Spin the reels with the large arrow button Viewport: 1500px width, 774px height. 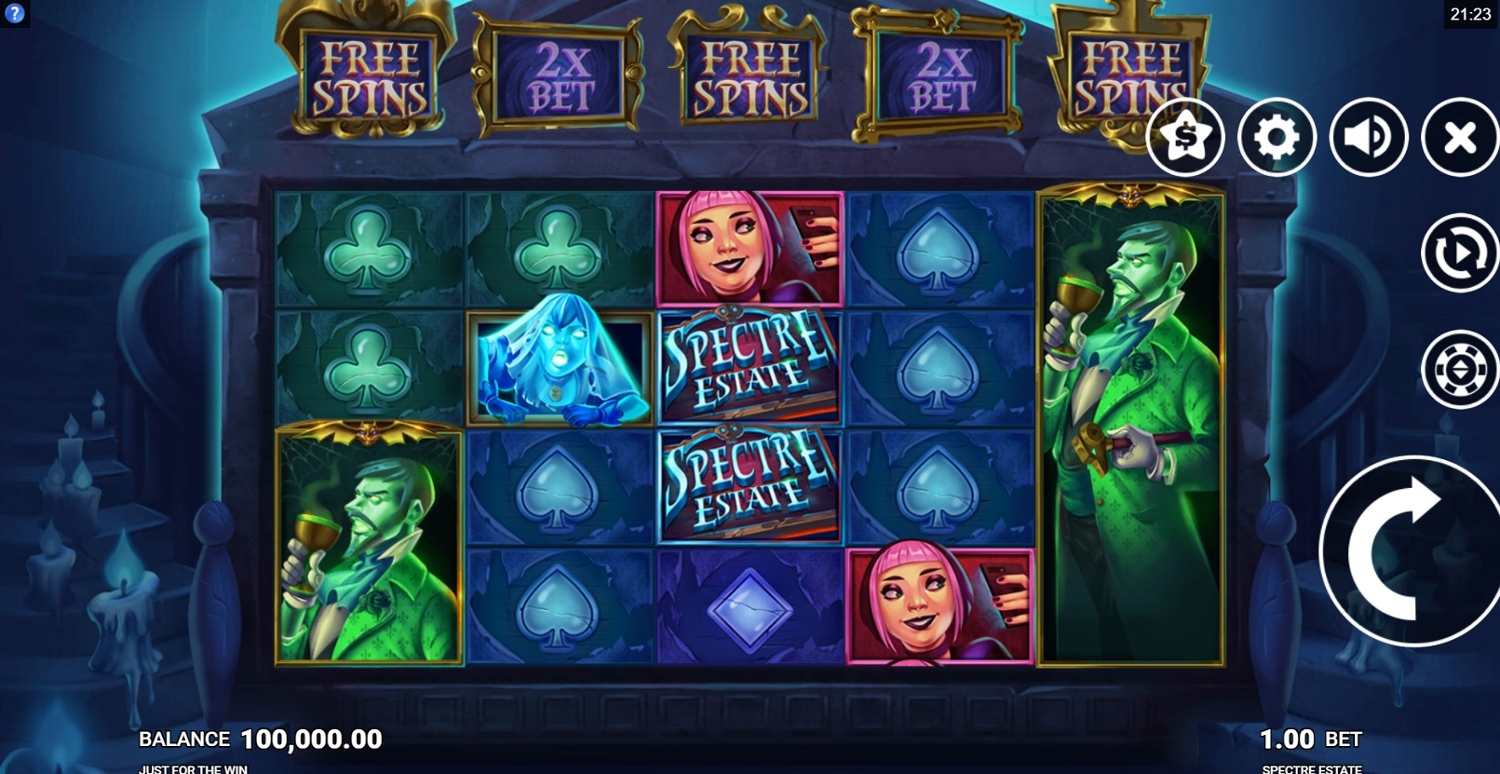click(x=1410, y=551)
